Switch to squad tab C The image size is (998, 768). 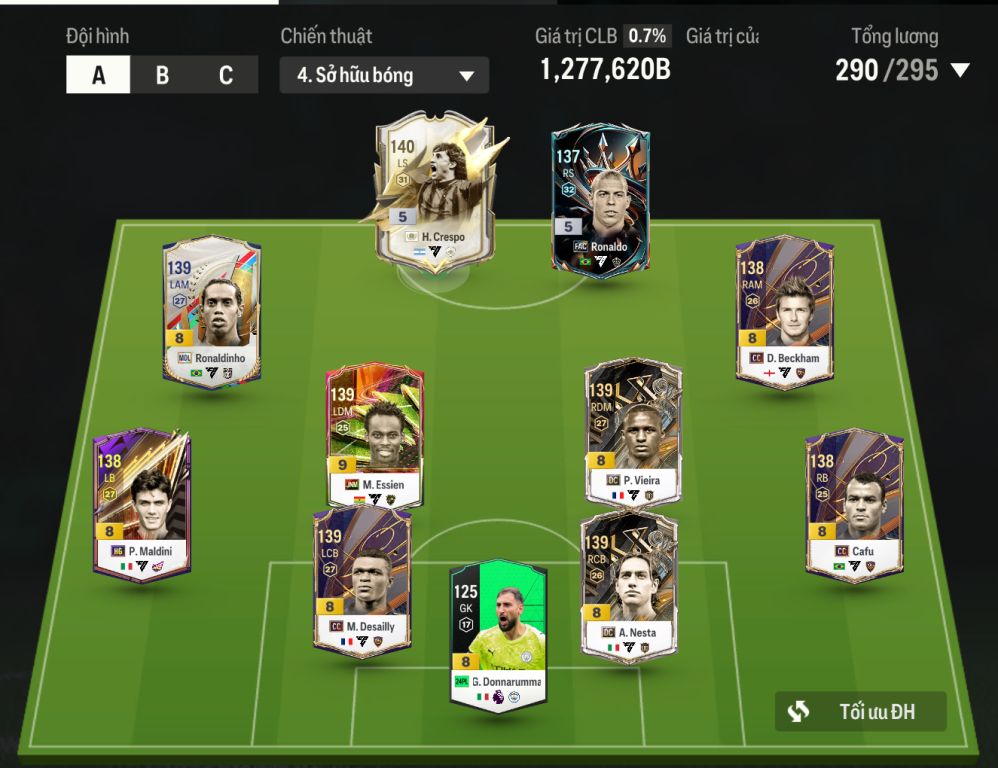(226, 75)
